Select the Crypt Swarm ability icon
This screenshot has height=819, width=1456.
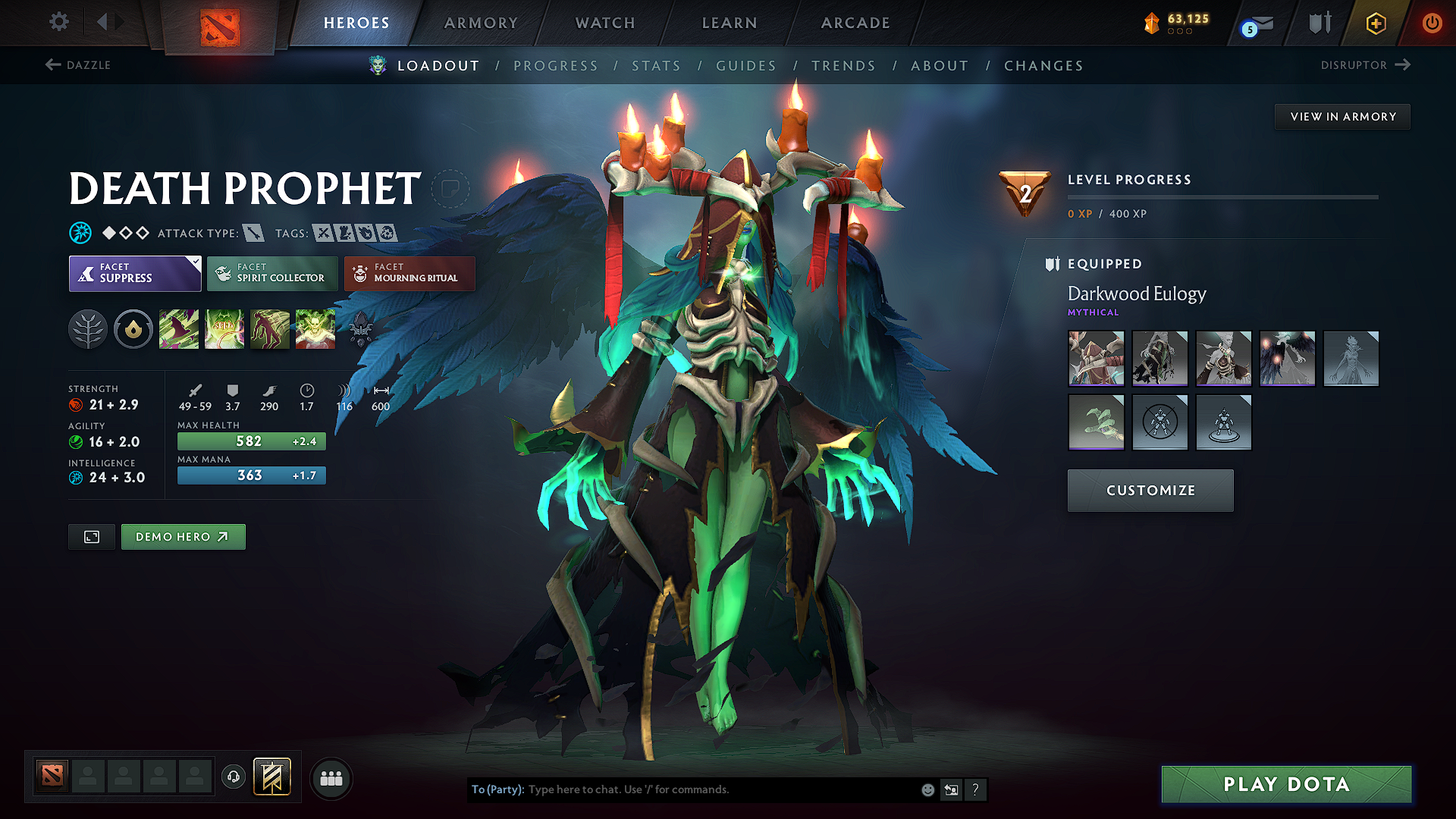click(x=179, y=328)
